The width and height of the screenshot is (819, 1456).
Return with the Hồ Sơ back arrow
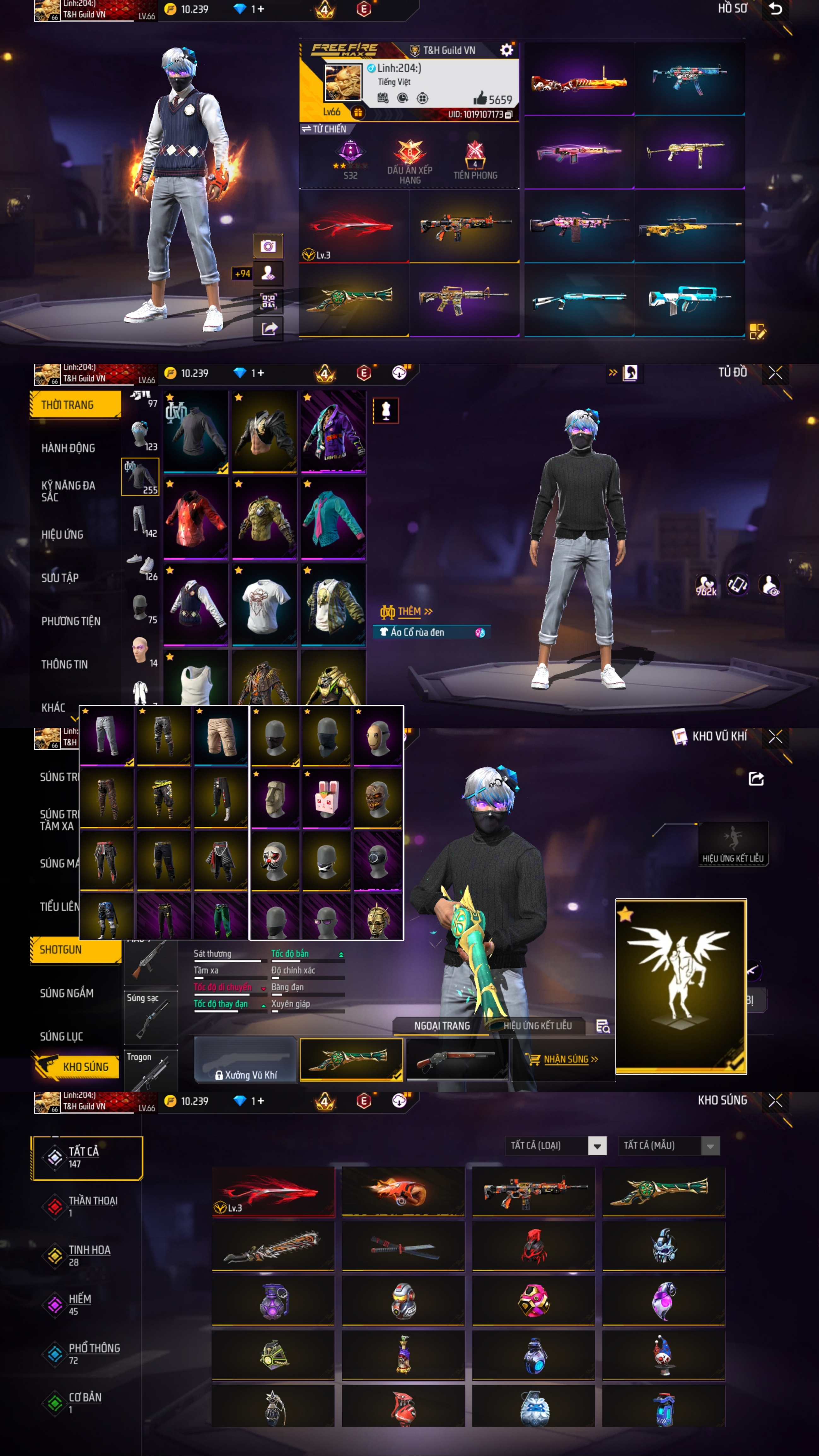pos(775,9)
